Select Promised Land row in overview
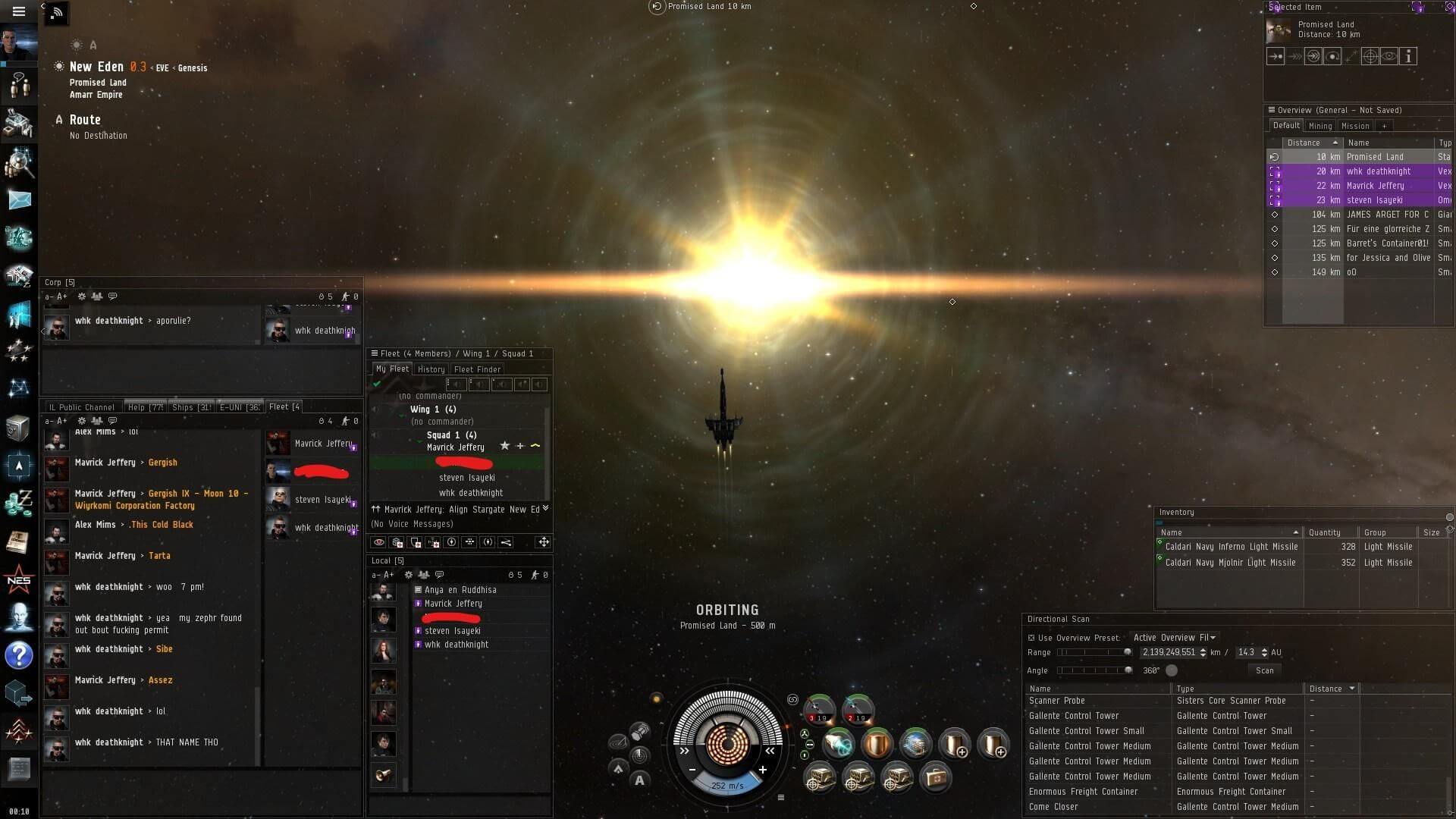1456x819 pixels. pos(1374,157)
